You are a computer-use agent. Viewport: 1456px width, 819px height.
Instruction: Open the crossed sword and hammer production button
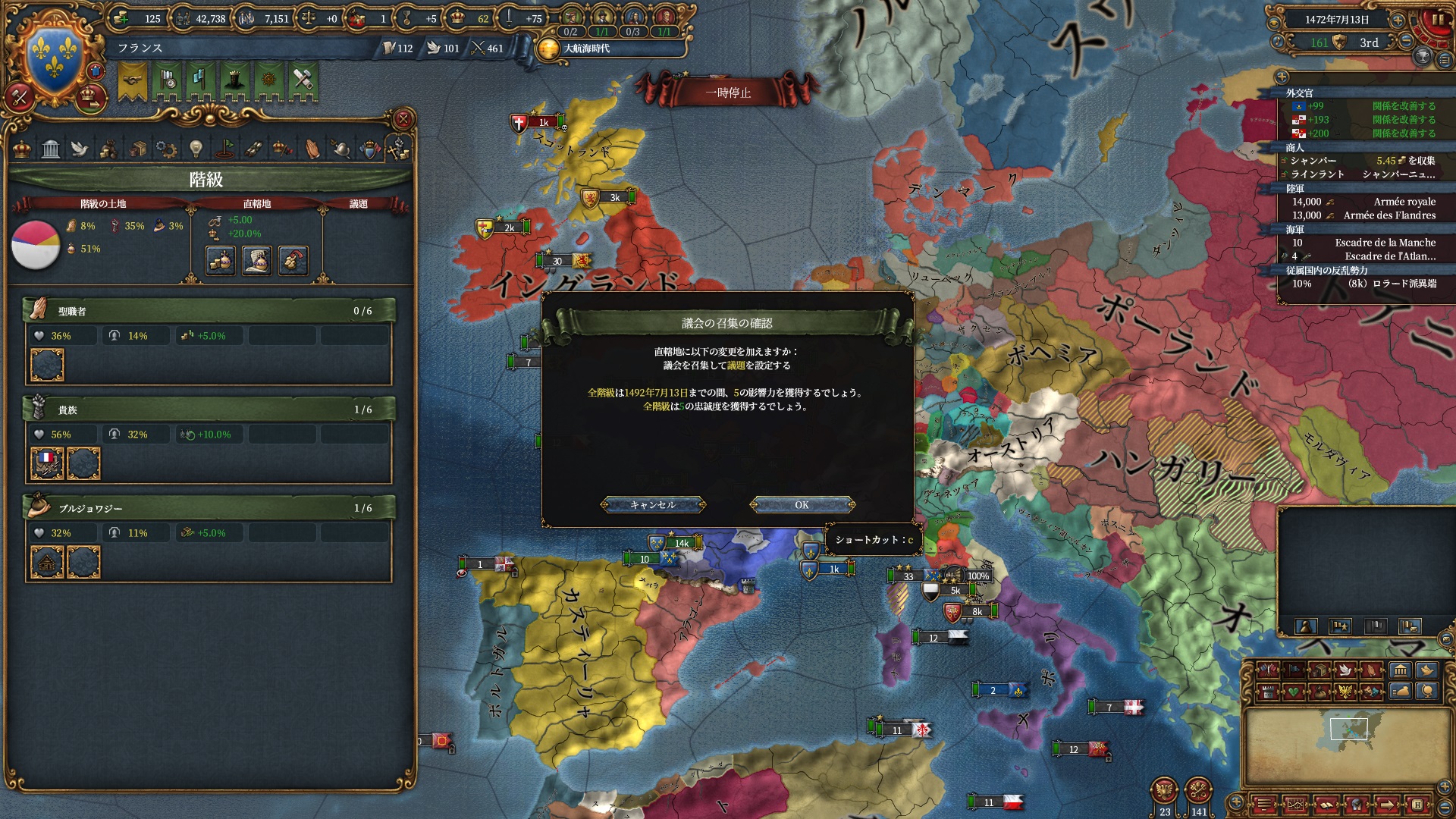(x=20, y=96)
